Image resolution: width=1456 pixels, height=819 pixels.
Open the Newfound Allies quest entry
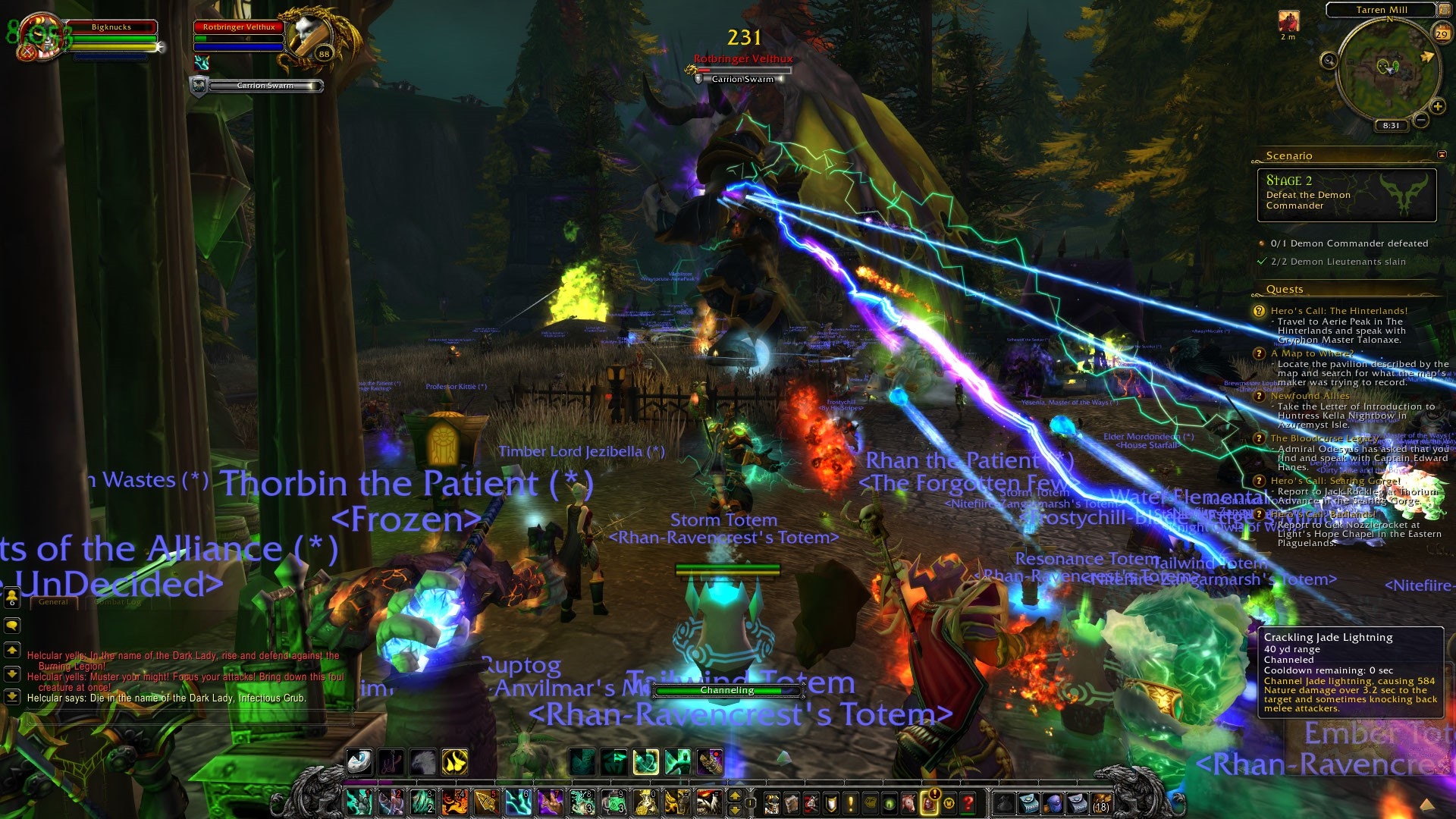(1310, 396)
